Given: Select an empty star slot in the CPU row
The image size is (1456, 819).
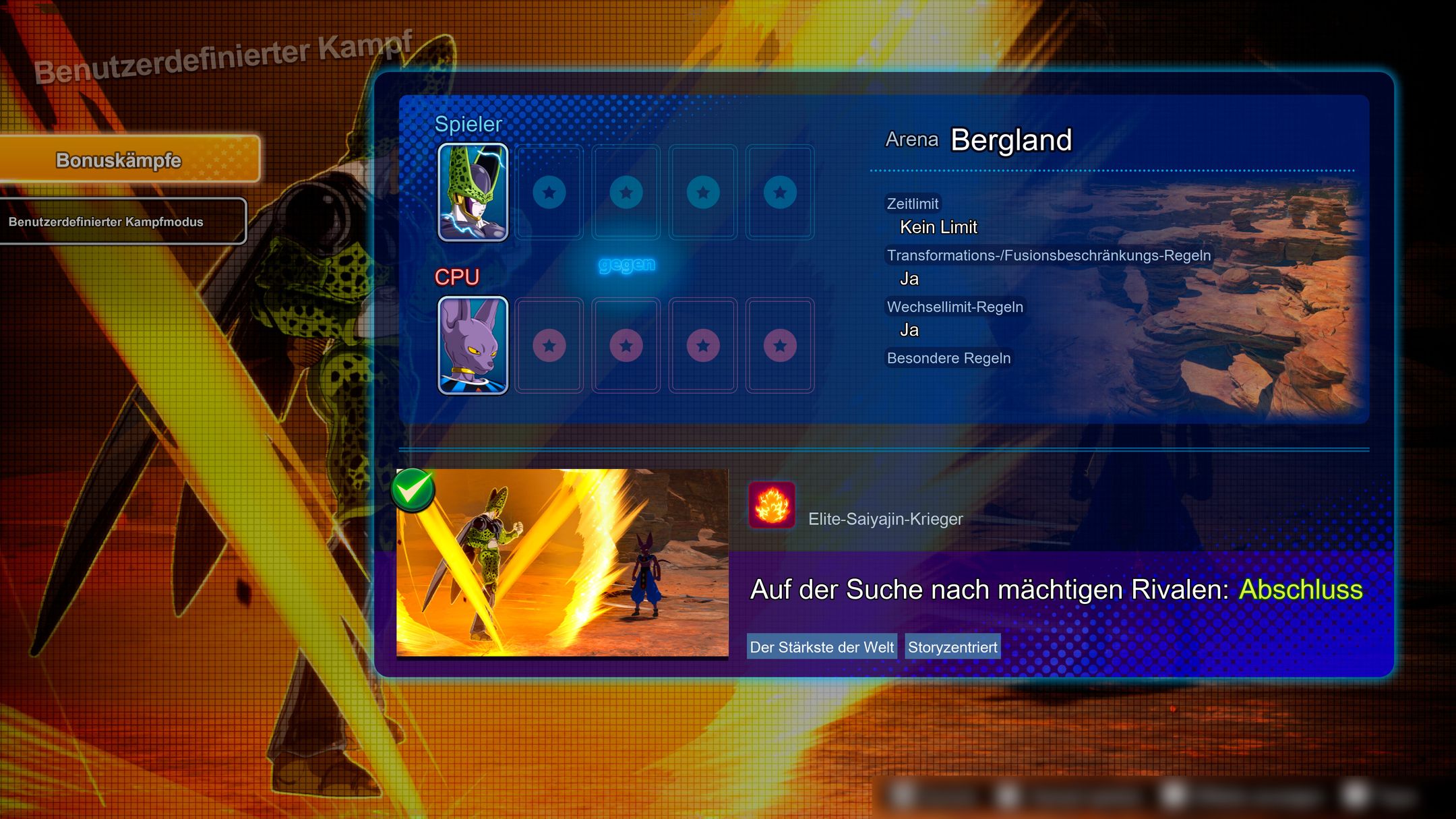Looking at the screenshot, I should pyautogui.click(x=551, y=345).
